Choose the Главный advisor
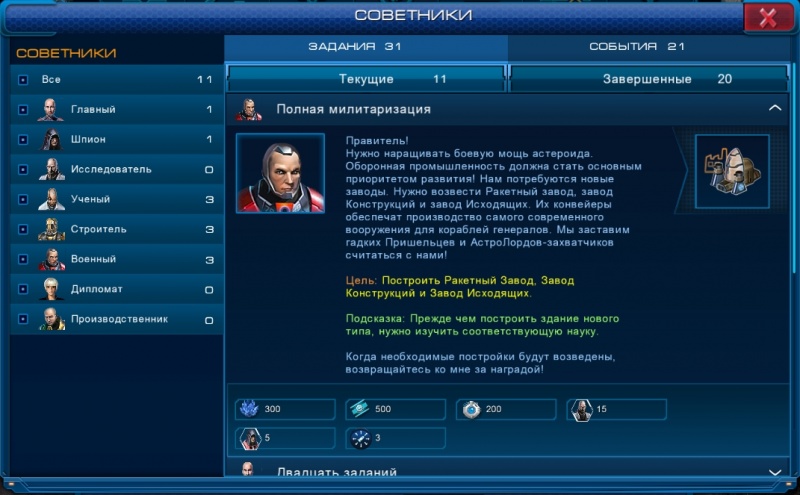 coord(116,109)
